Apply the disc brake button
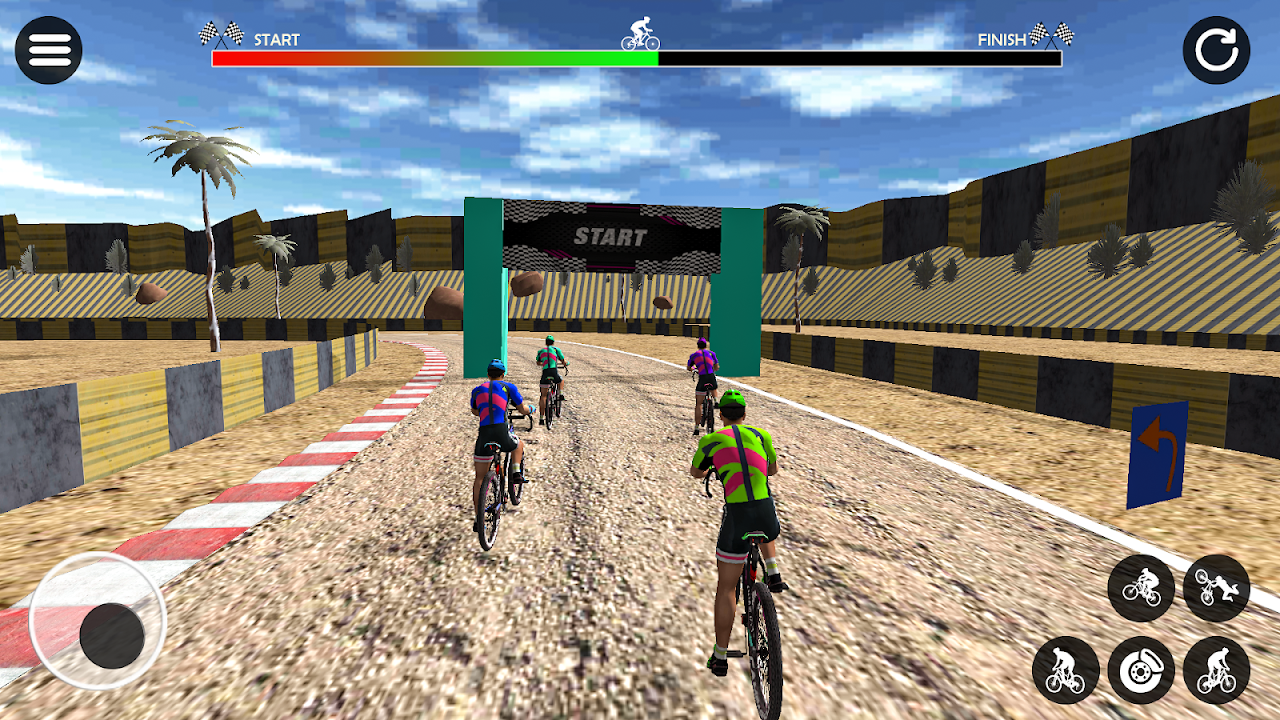1280x720 pixels. 1141,670
